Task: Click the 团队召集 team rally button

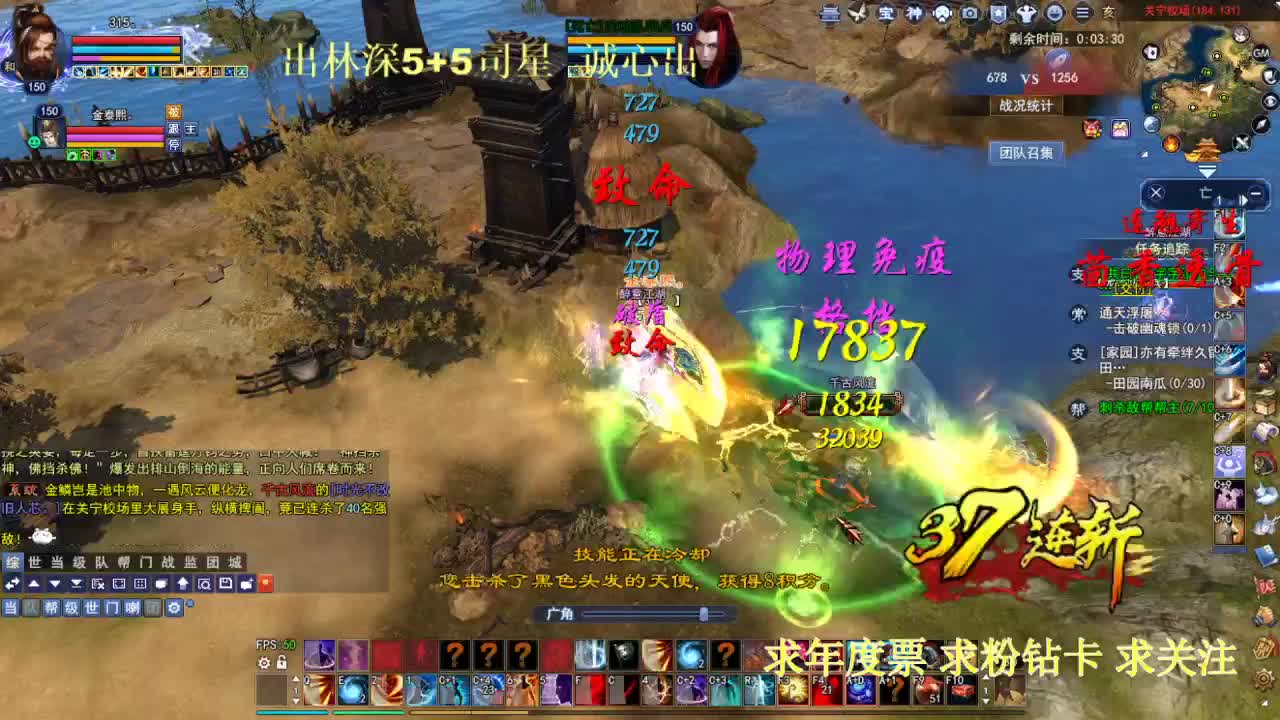Action: pos(1030,153)
